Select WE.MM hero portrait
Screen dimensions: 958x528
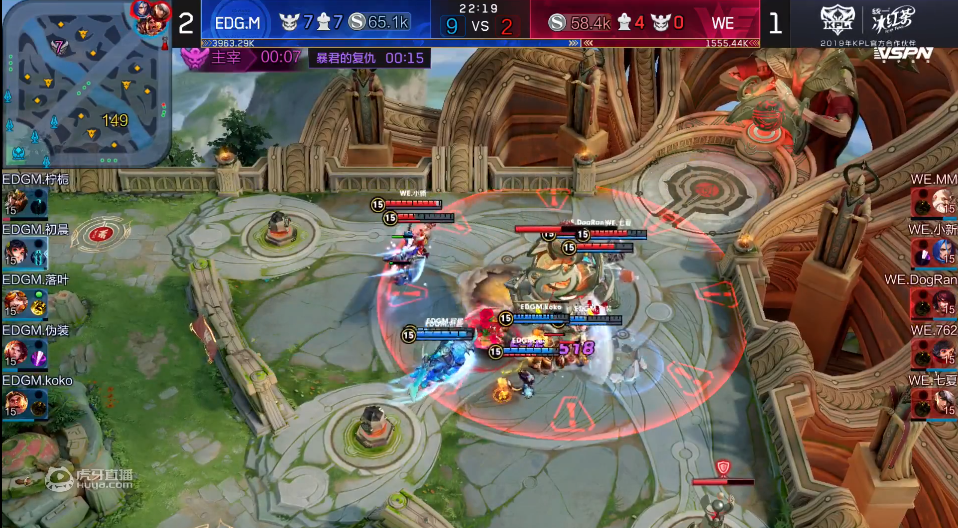pyautogui.click(x=941, y=203)
